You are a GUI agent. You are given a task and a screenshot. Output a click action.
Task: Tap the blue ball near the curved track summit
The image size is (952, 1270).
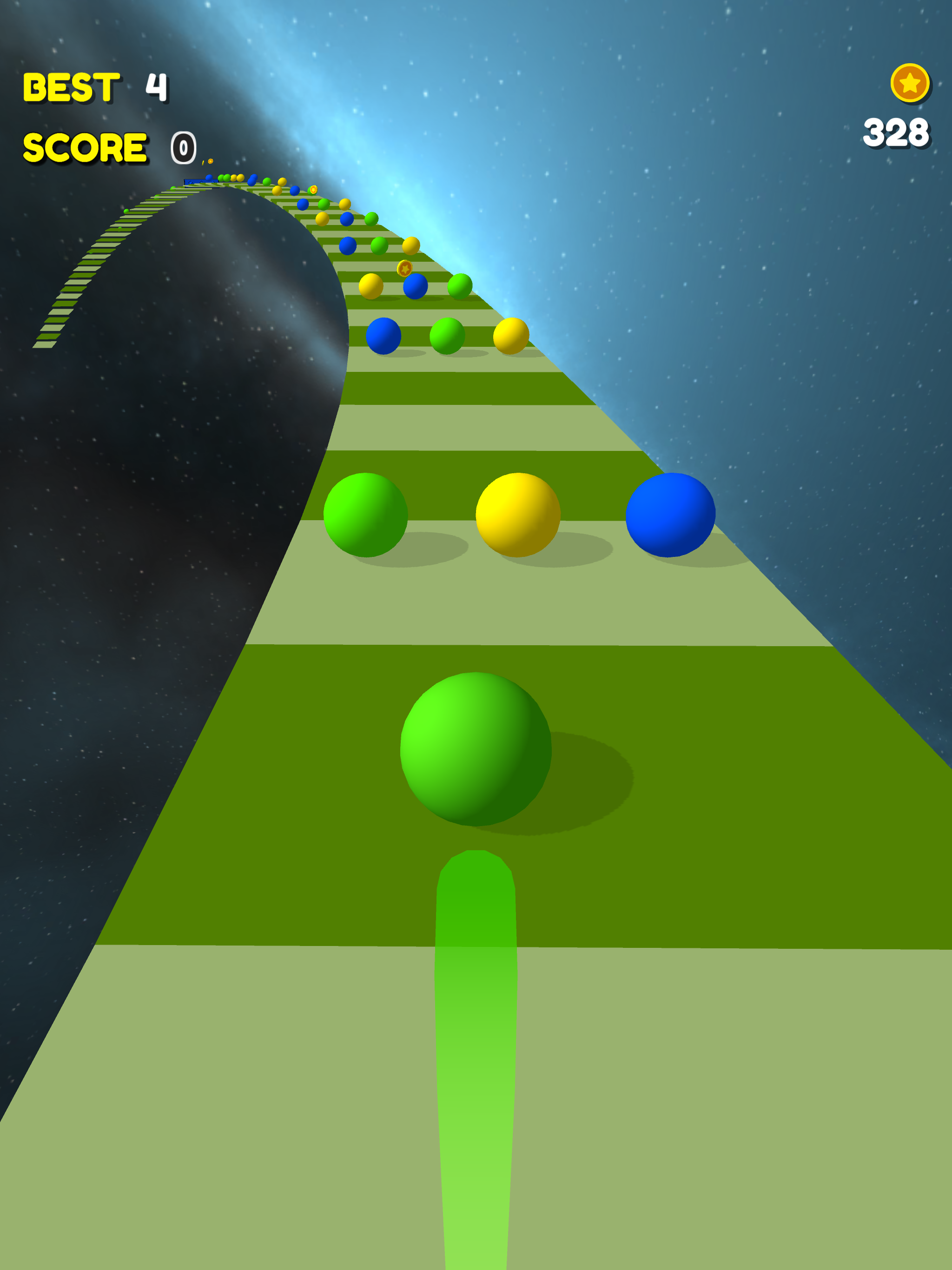click(x=251, y=181)
